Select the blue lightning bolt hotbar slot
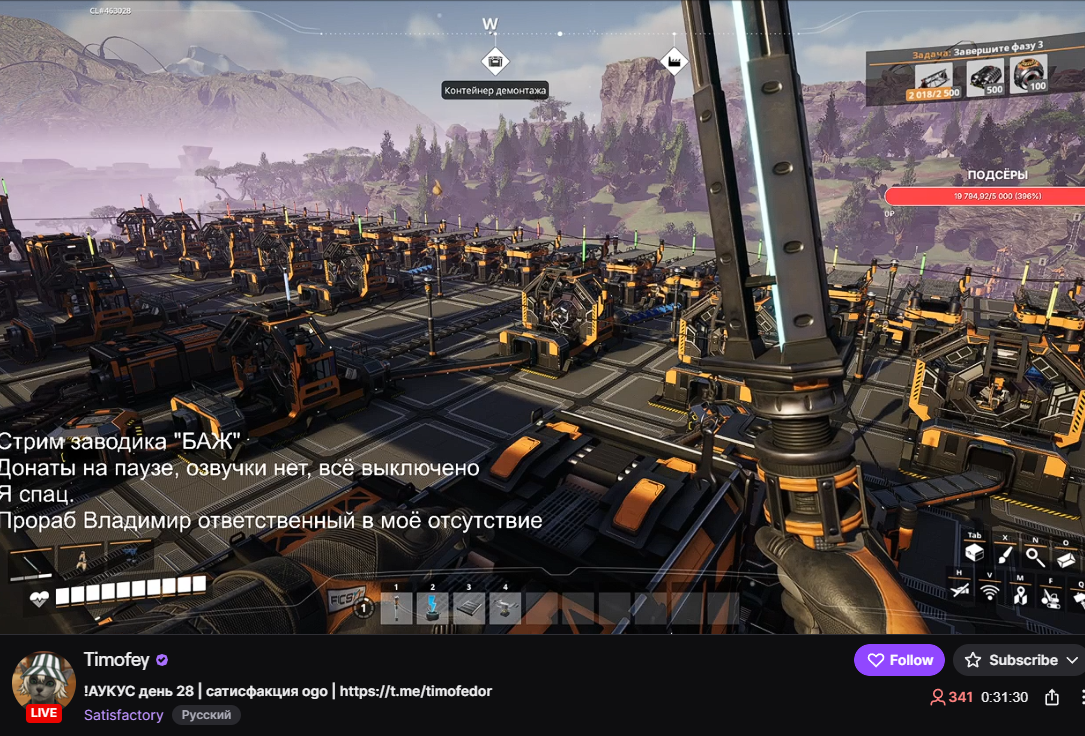Viewport: 1085px width, 736px height. (433, 608)
